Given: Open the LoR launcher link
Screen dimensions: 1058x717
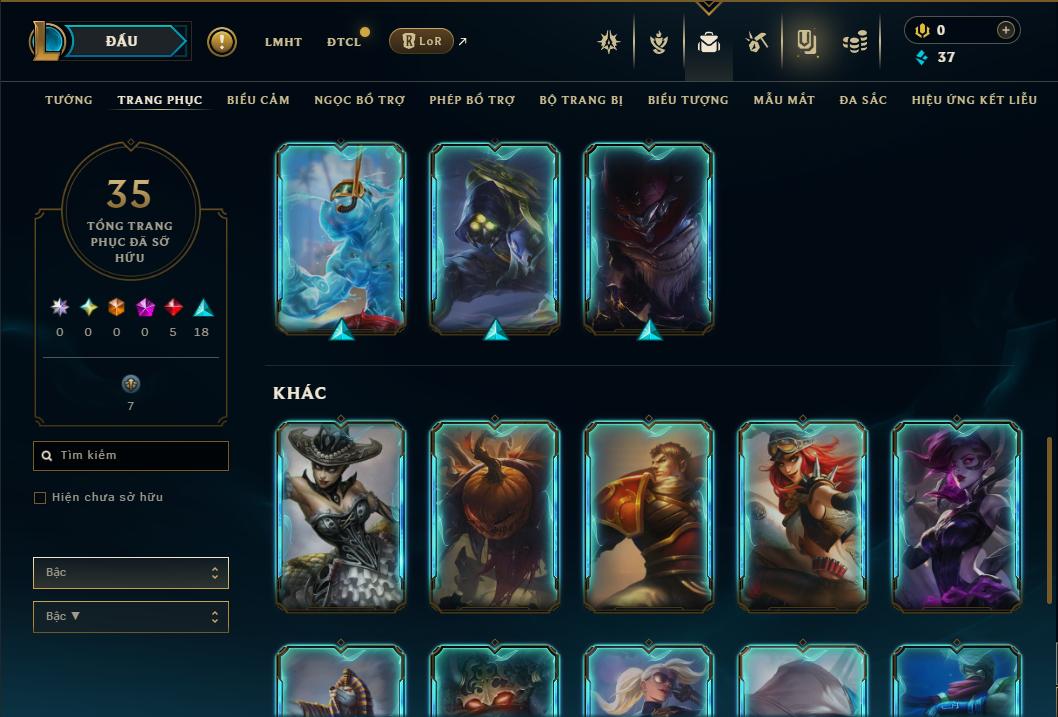Looking at the screenshot, I should [x=421, y=41].
